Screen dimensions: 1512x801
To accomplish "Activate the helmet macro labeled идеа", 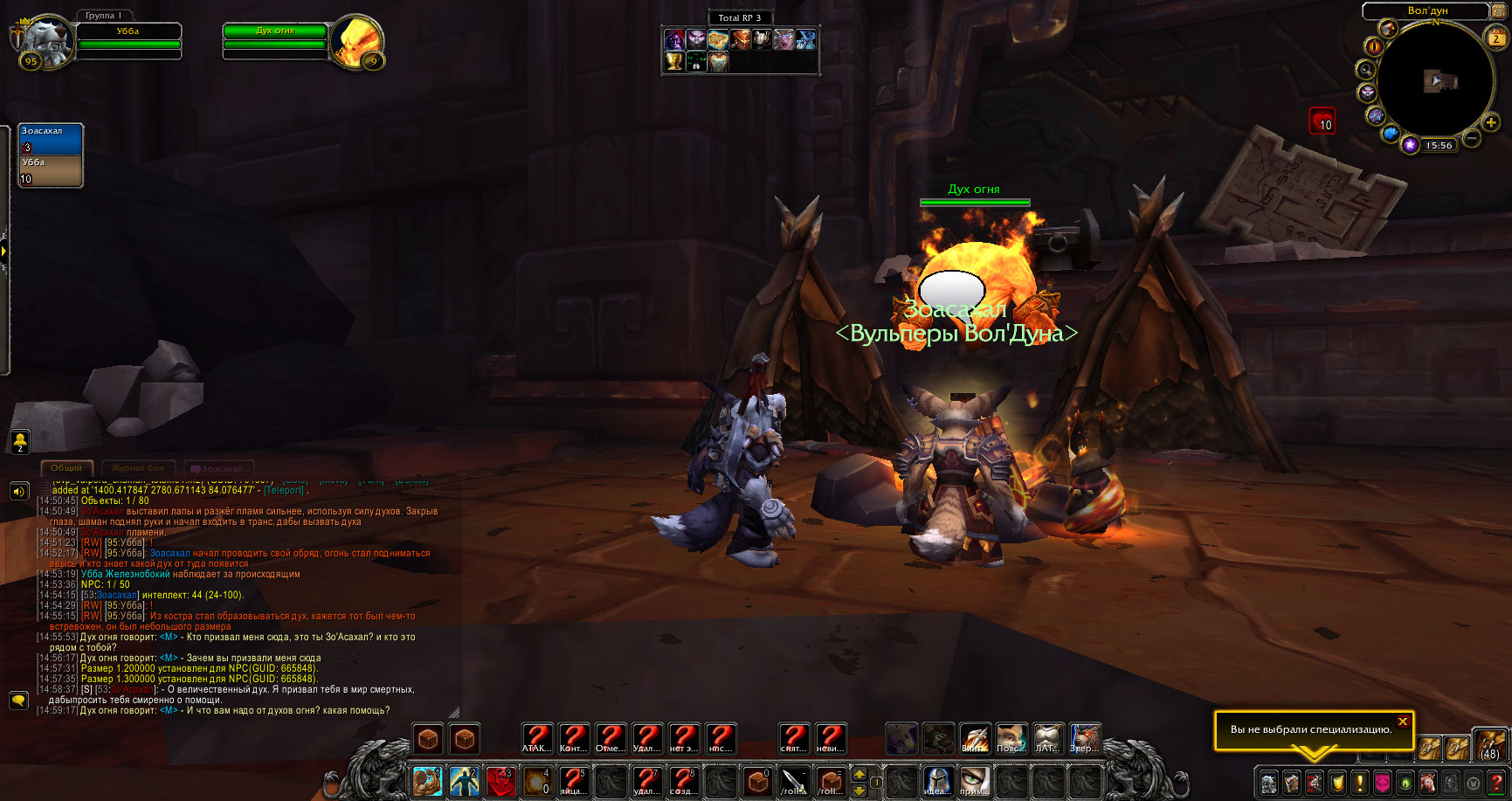I will [x=937, y=781].
